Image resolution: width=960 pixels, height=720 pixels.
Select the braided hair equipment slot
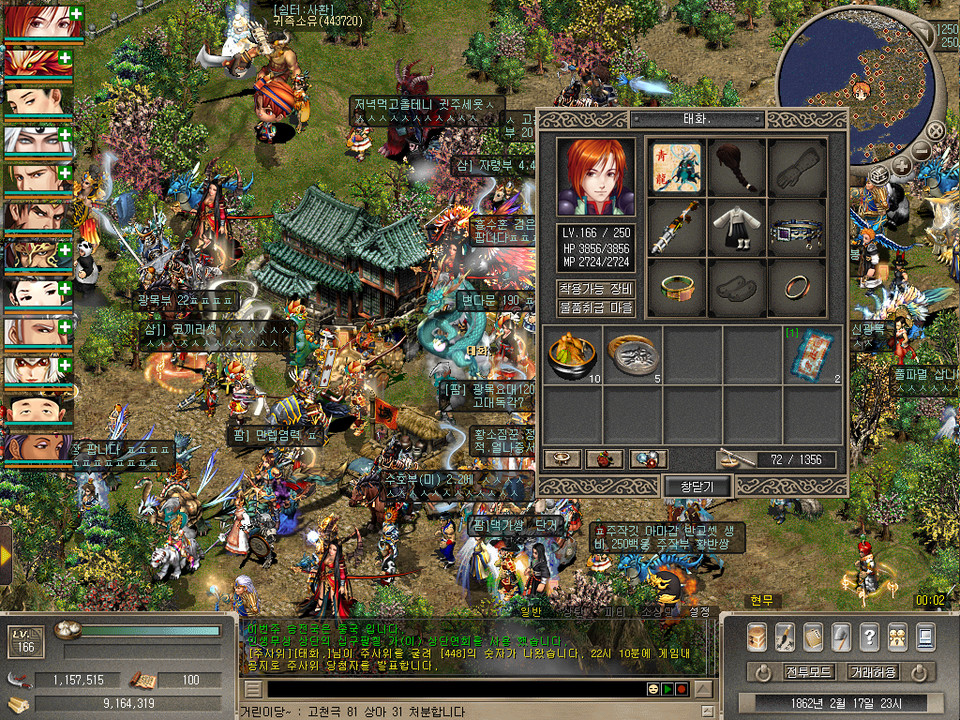[737, 167]
